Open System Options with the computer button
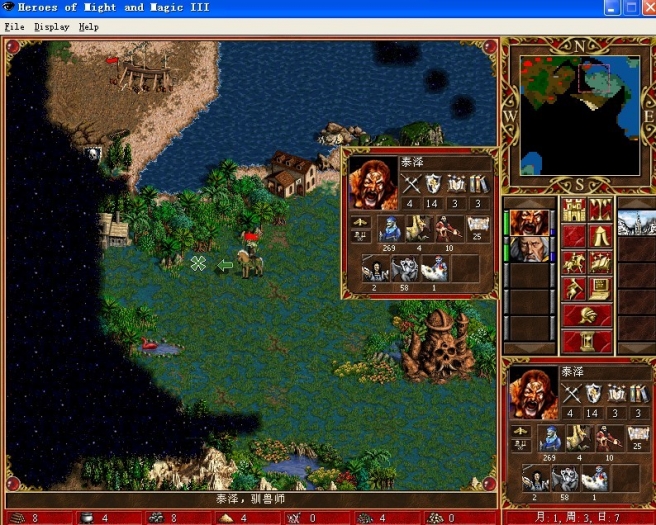This screenshot has width=656, height=525. point(601,288)
